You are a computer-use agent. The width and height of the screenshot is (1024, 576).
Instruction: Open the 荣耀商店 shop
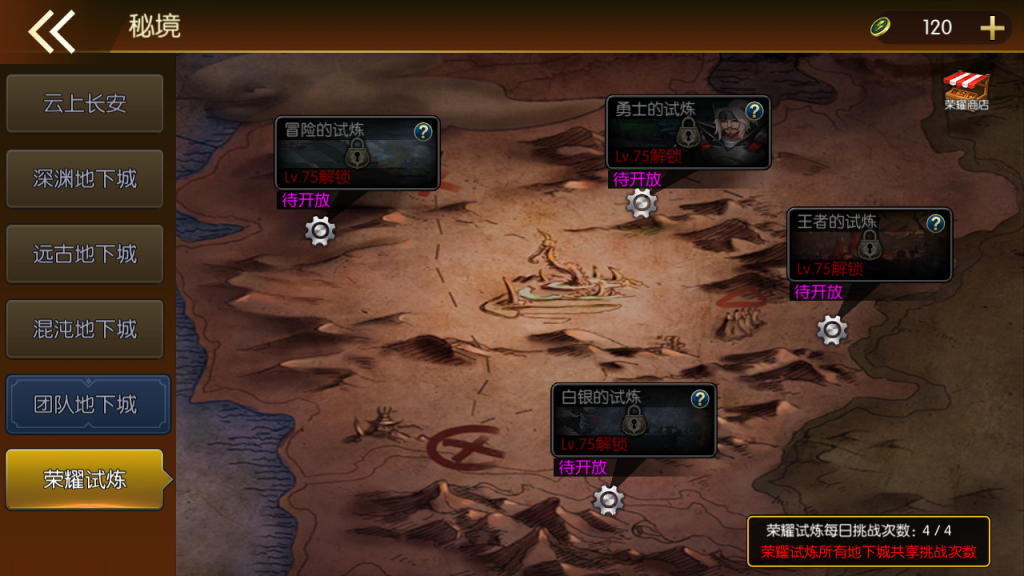point(966,90)
